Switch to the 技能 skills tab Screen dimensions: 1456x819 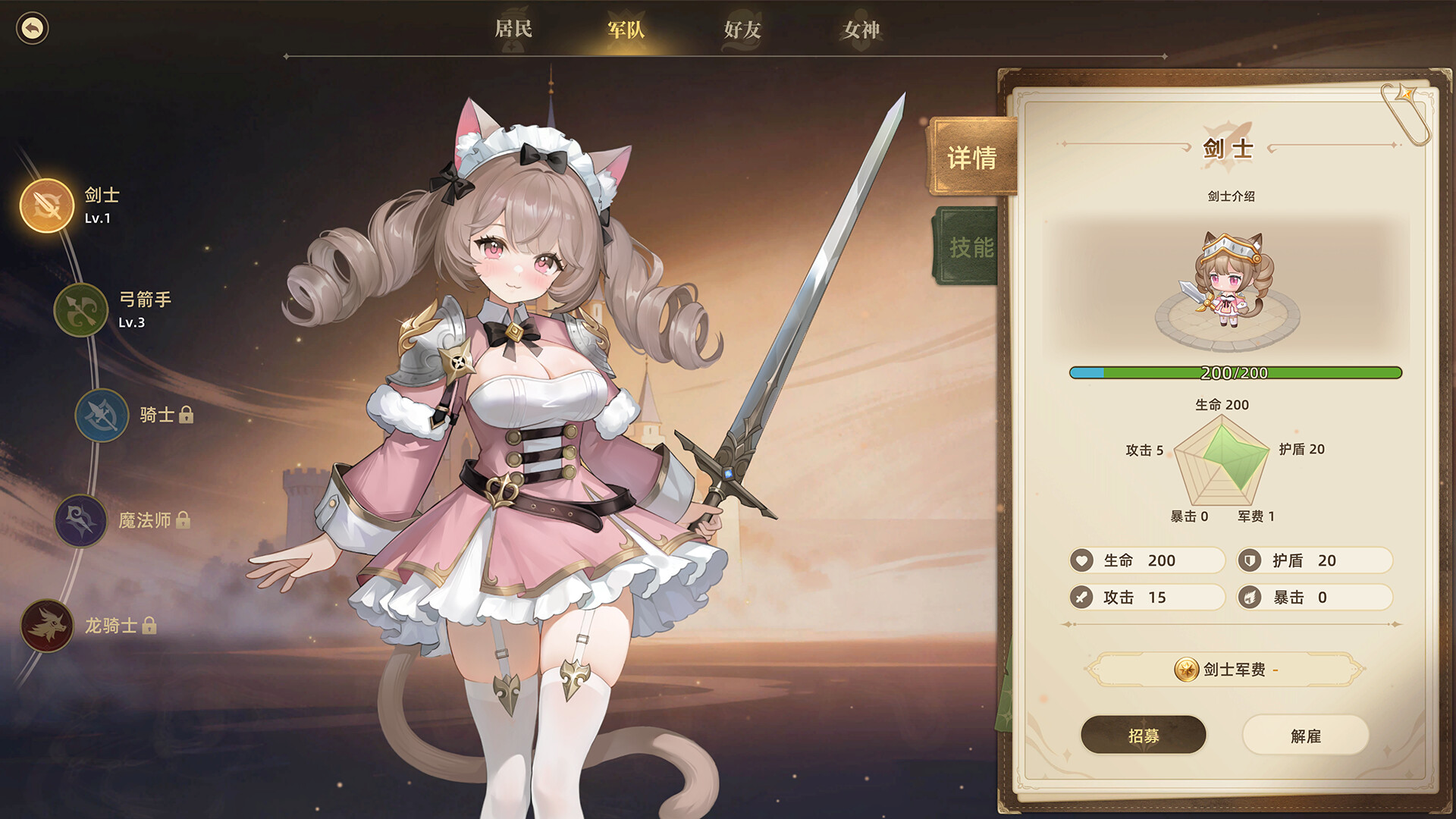pos(969,247)
